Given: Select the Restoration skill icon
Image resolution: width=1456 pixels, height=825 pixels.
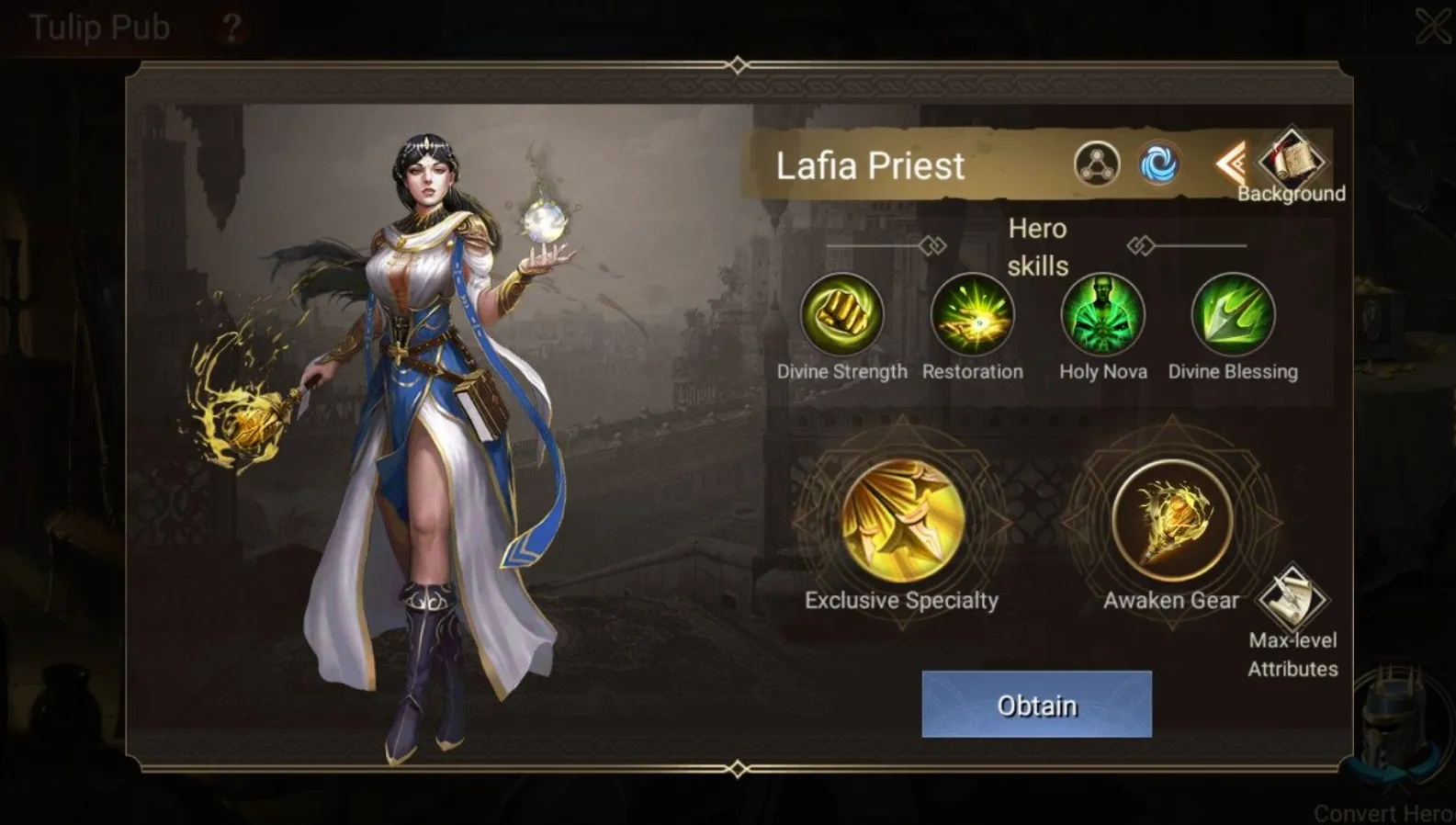Looking at the screenshot, I should pyautogui.click(x=972, y=315).
